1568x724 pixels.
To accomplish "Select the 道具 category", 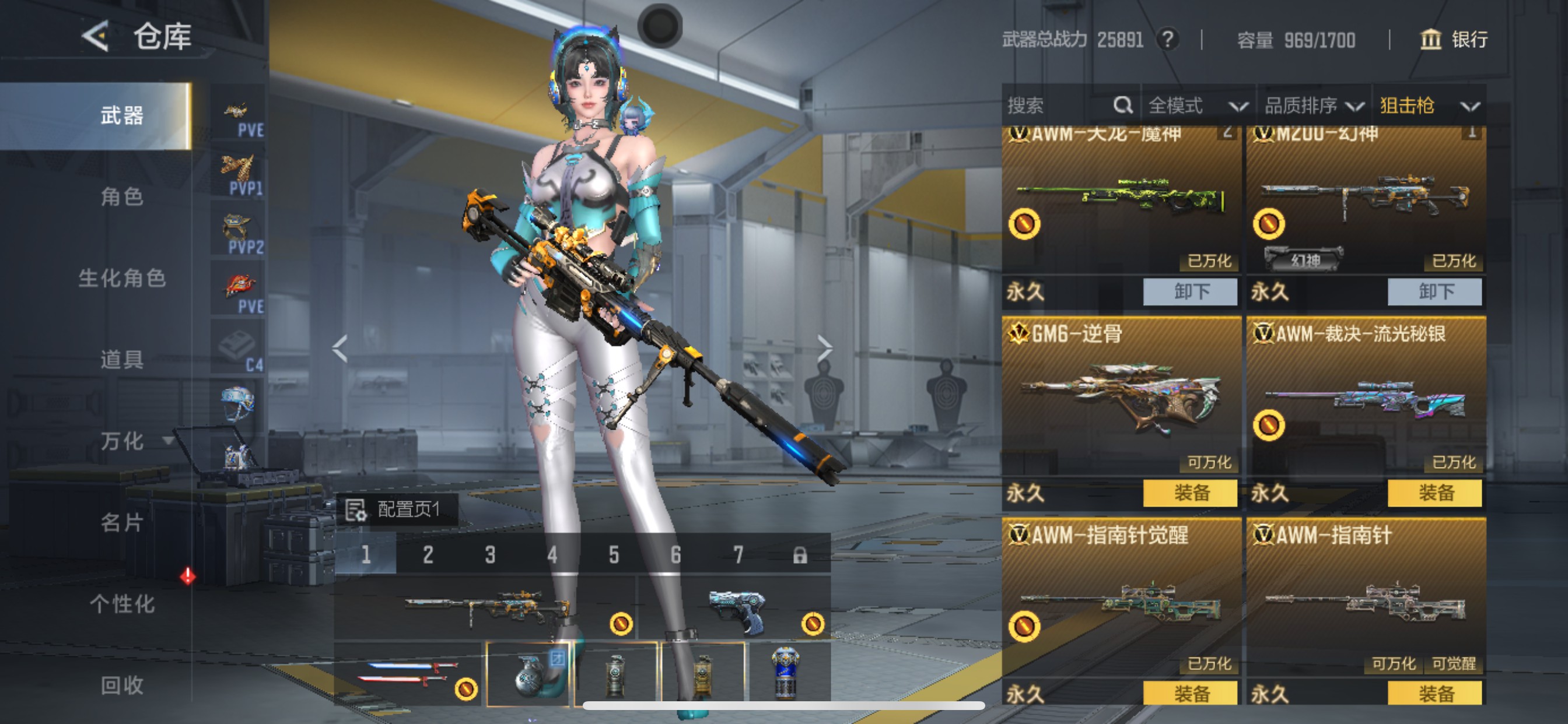I will point(122,360).
